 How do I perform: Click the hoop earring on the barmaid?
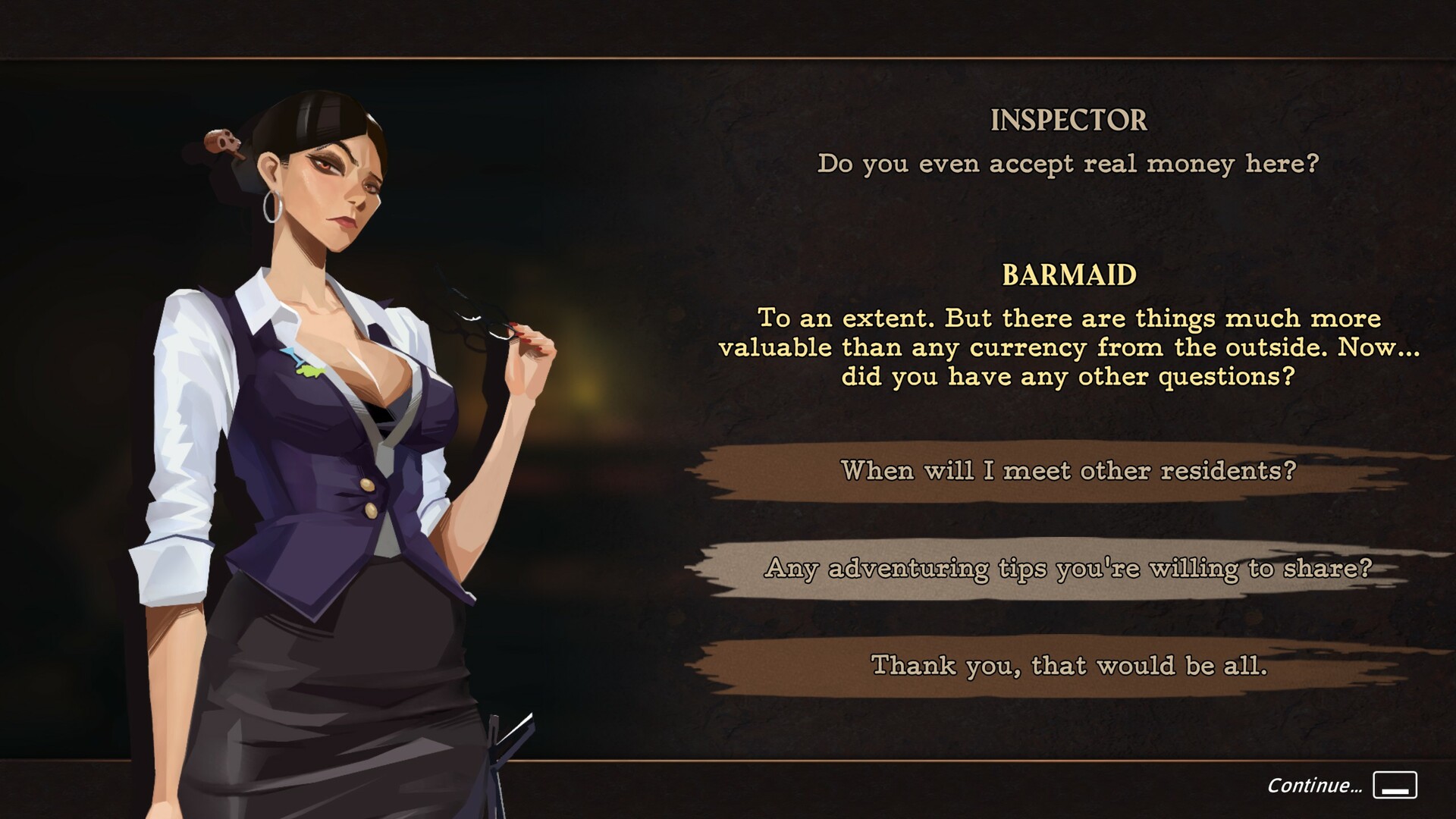(x=271, y=206)
